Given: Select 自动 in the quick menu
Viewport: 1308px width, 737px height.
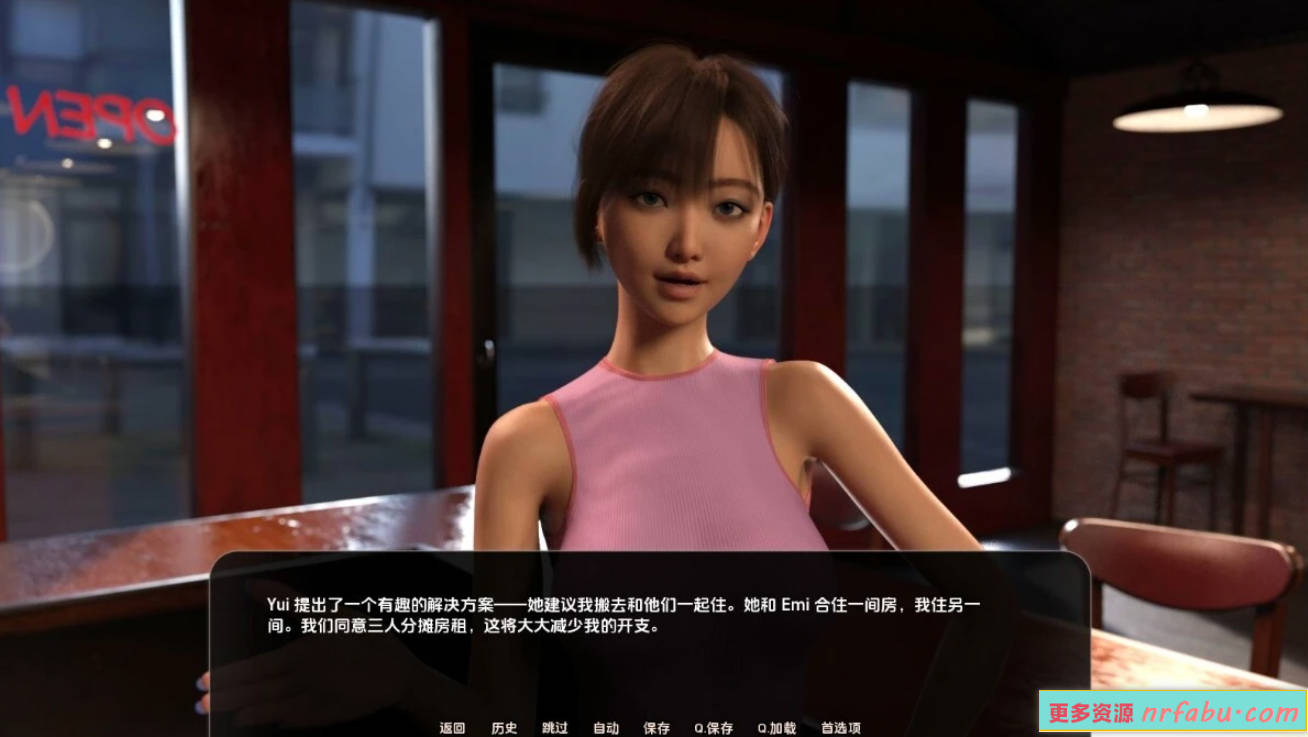Looking at the screenshot, I should (x=604, y=727).
